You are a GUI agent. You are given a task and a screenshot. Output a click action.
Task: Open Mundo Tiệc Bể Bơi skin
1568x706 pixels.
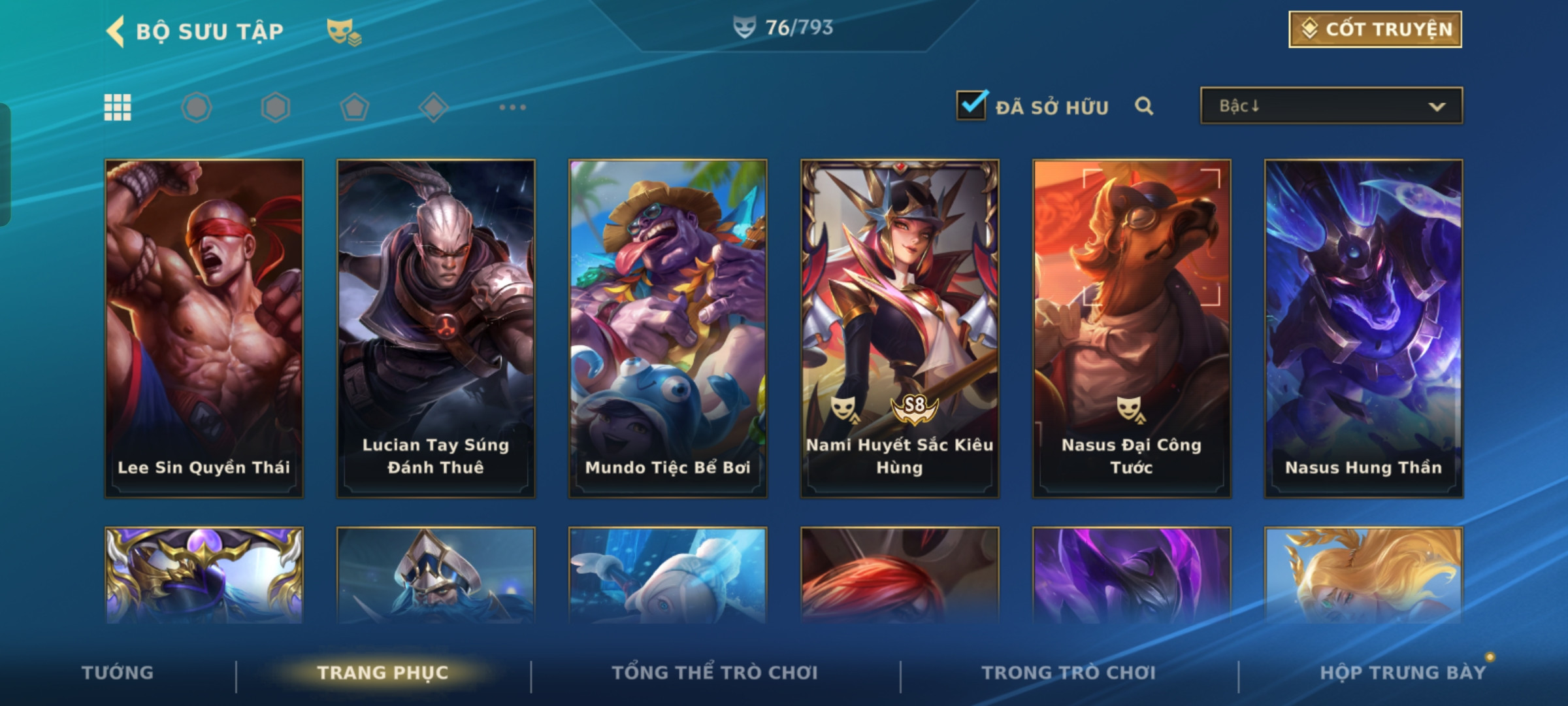coord(668,328)
